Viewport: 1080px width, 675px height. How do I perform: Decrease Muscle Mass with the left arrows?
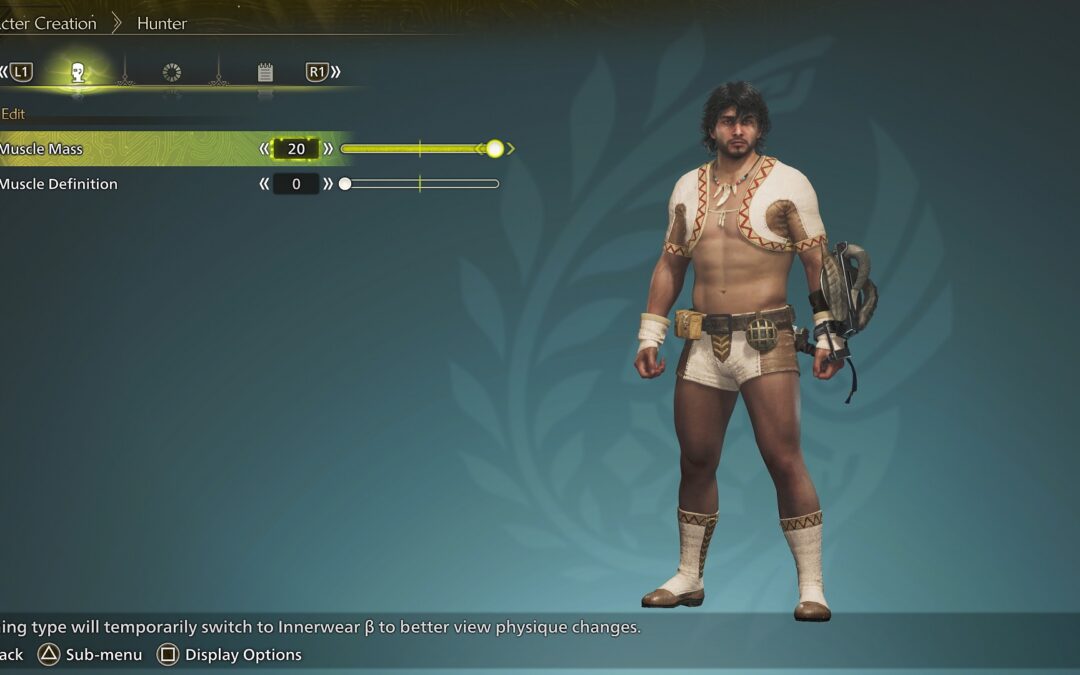tap(265, 149)
